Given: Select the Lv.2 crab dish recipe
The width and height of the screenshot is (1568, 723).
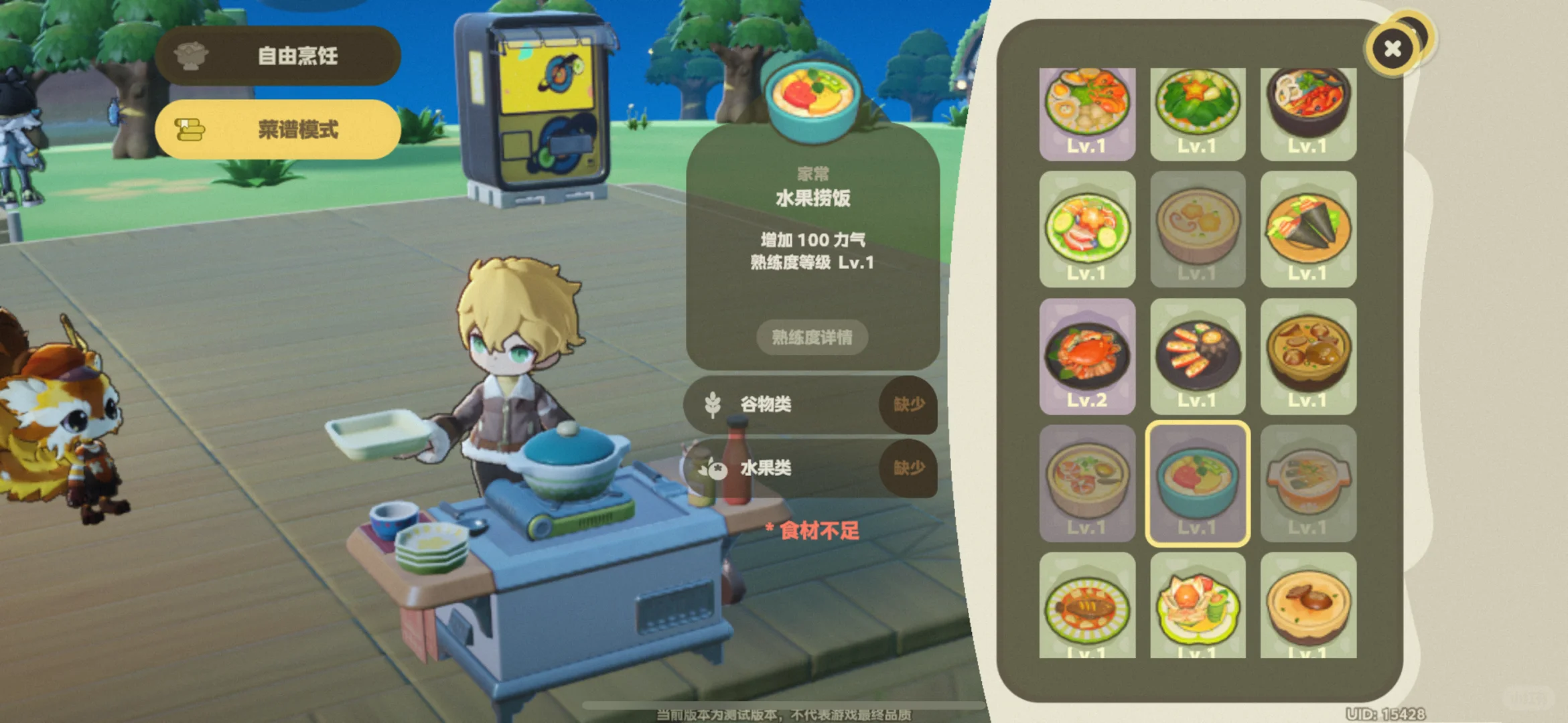Looking at the screenshot, I should (1087, 357).
